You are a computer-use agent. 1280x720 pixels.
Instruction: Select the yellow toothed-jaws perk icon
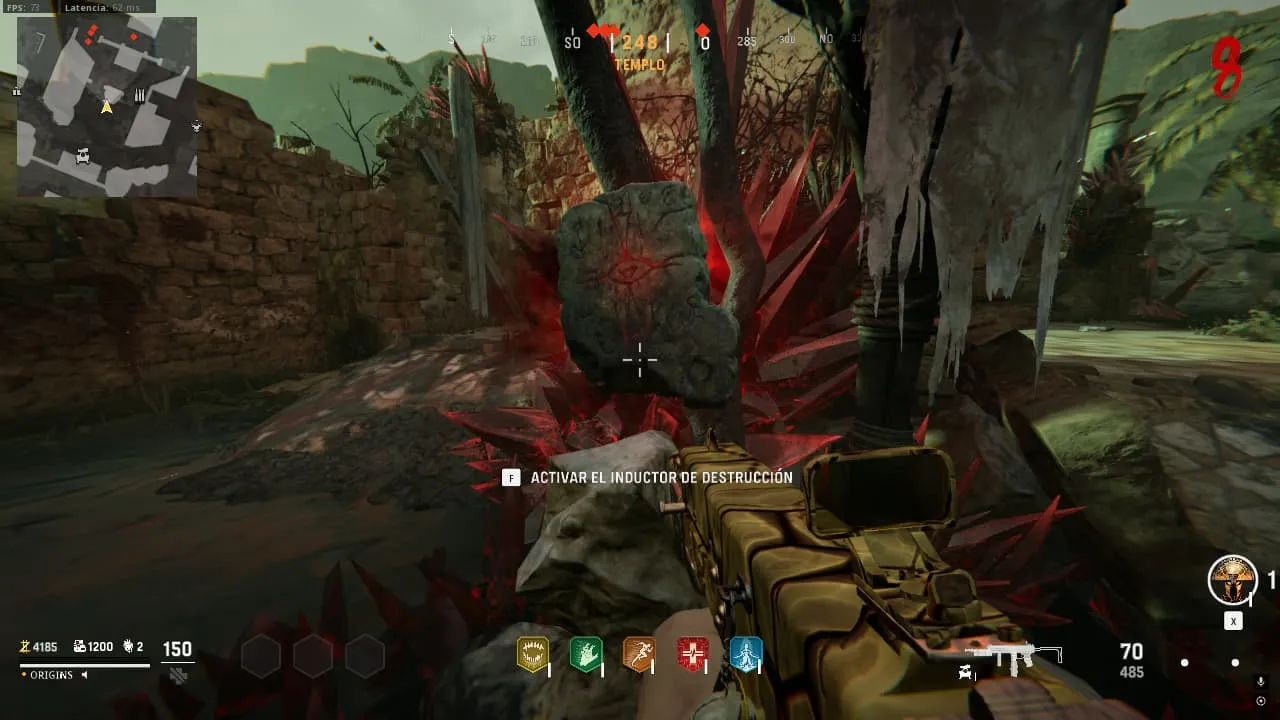click(x=532, y=654)
